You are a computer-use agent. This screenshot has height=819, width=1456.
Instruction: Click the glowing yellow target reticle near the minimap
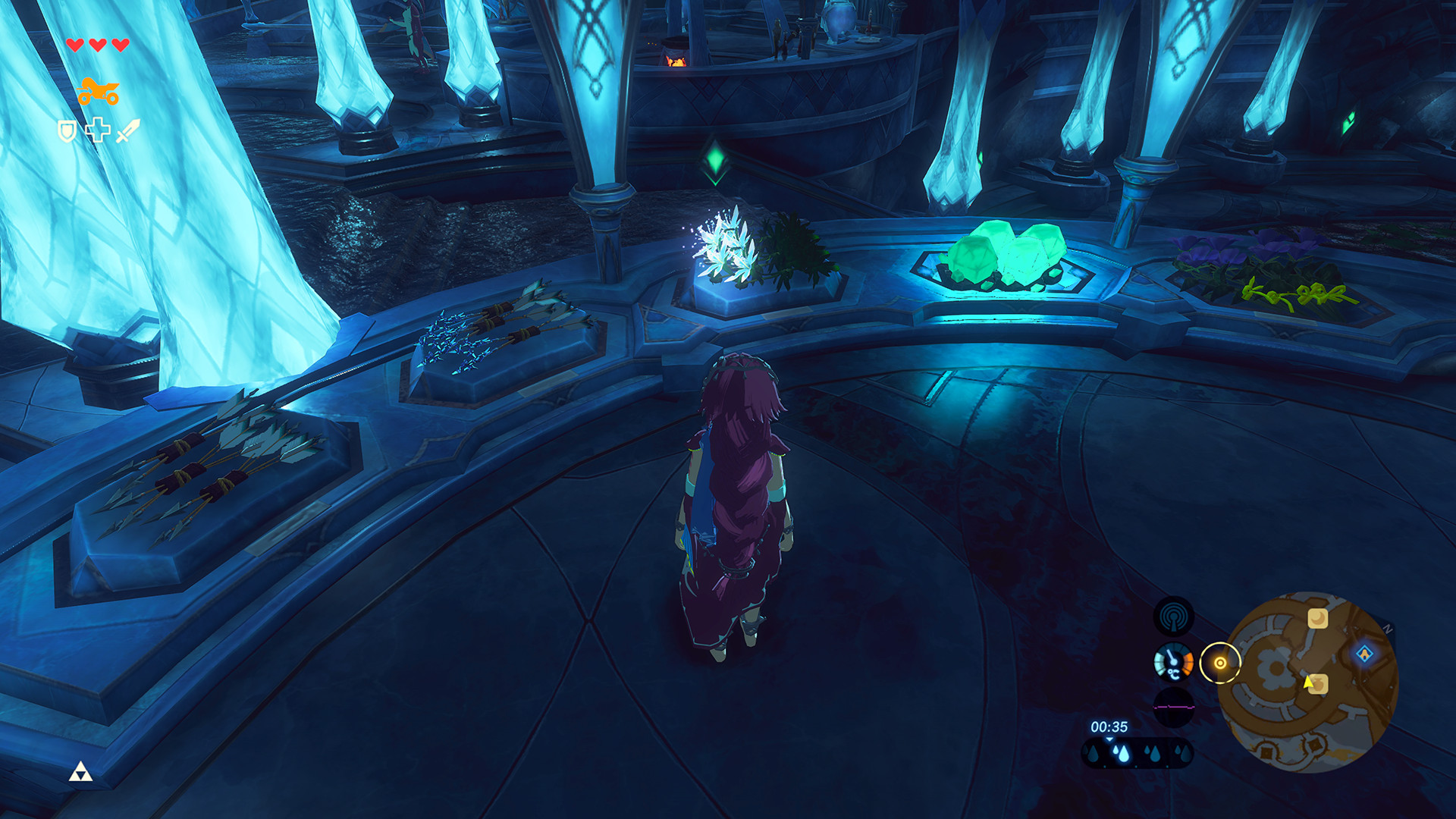[x=1220, y=663]
